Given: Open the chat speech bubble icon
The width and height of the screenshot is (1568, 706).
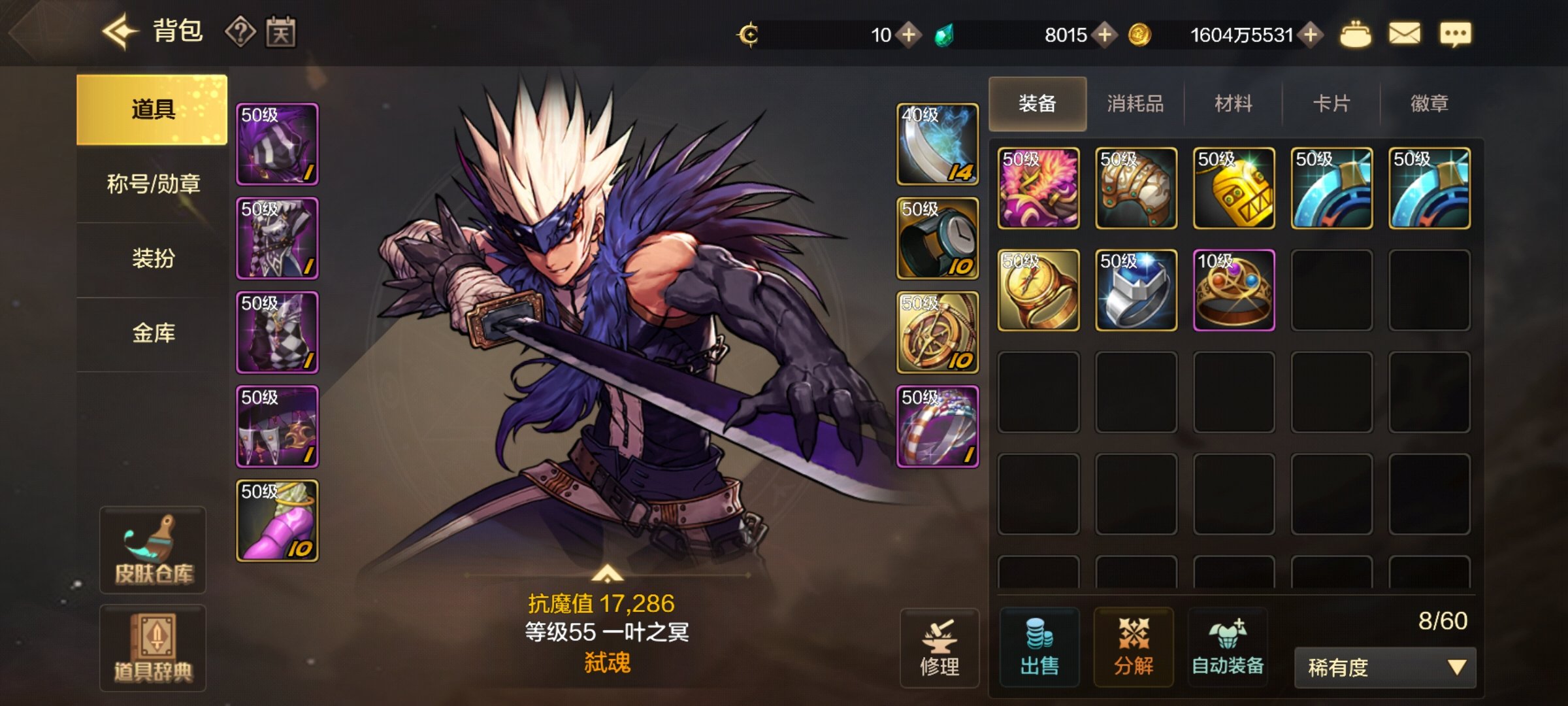Looking at the screenshot, I should click(x=1456, y=34).
